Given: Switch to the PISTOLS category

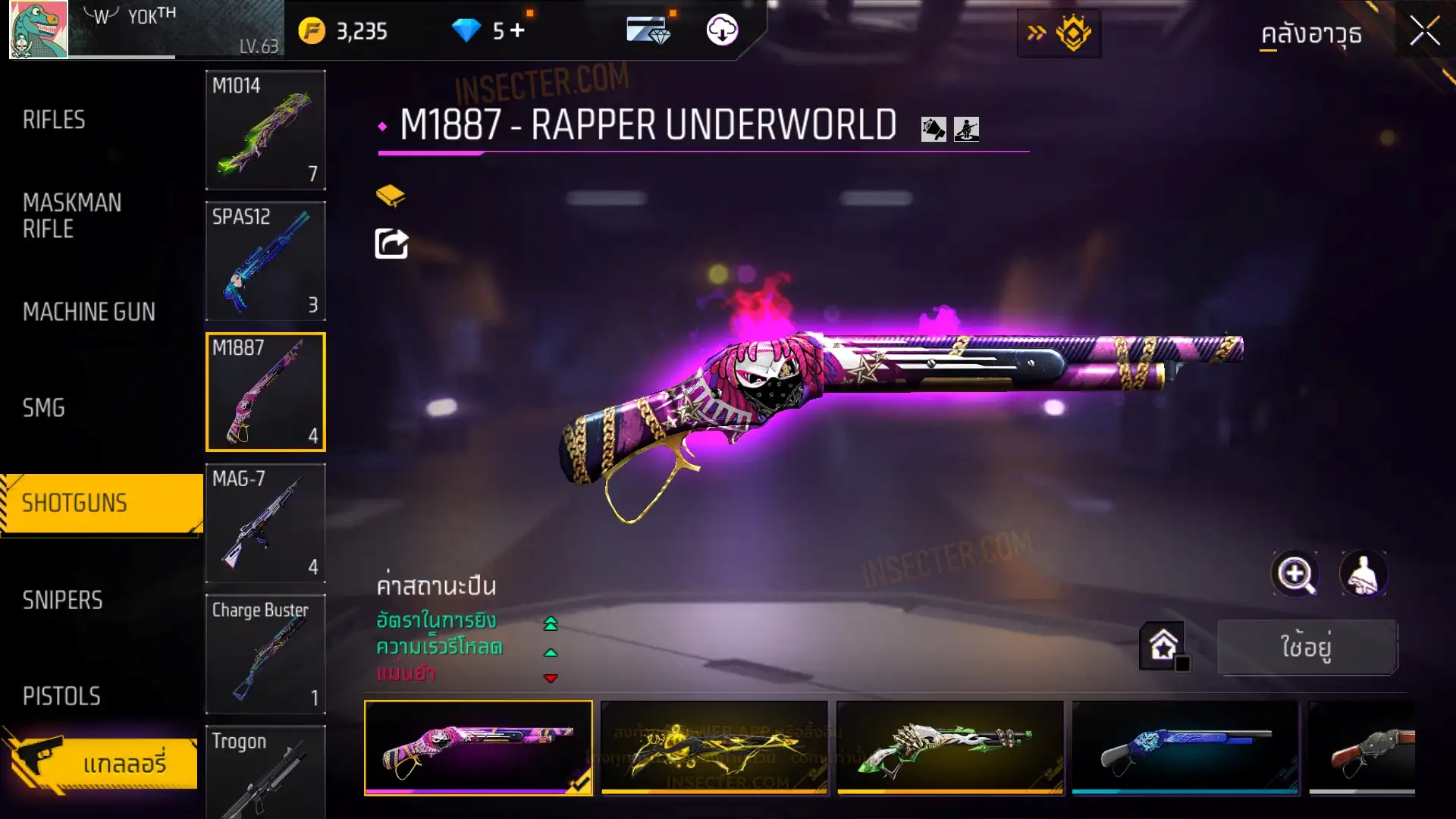Looking at the screenshot, I should [61, 696].
